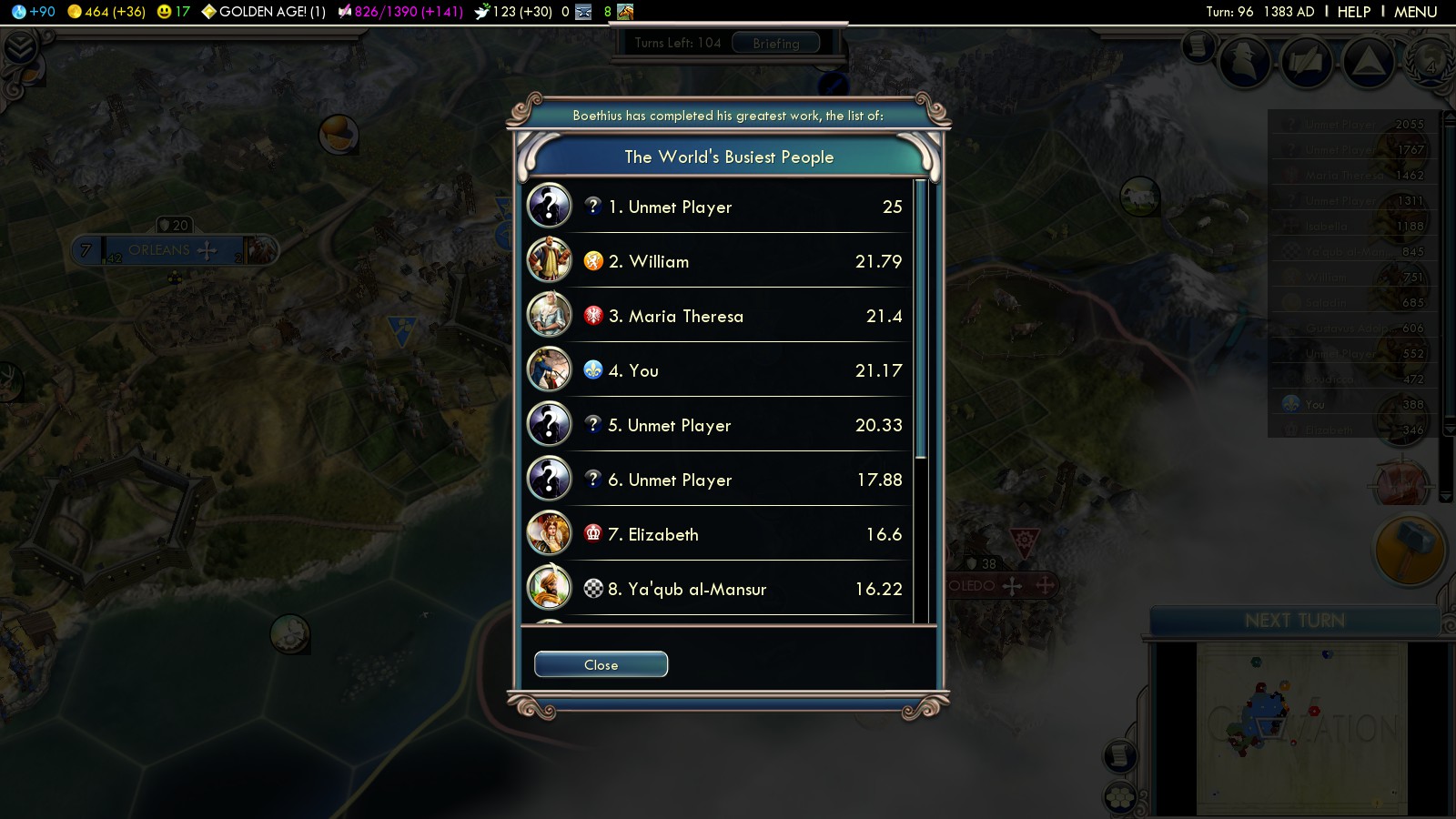Click the gold treasury readout in top bar
Screen dimensions: 1456x819
(106, 12)
